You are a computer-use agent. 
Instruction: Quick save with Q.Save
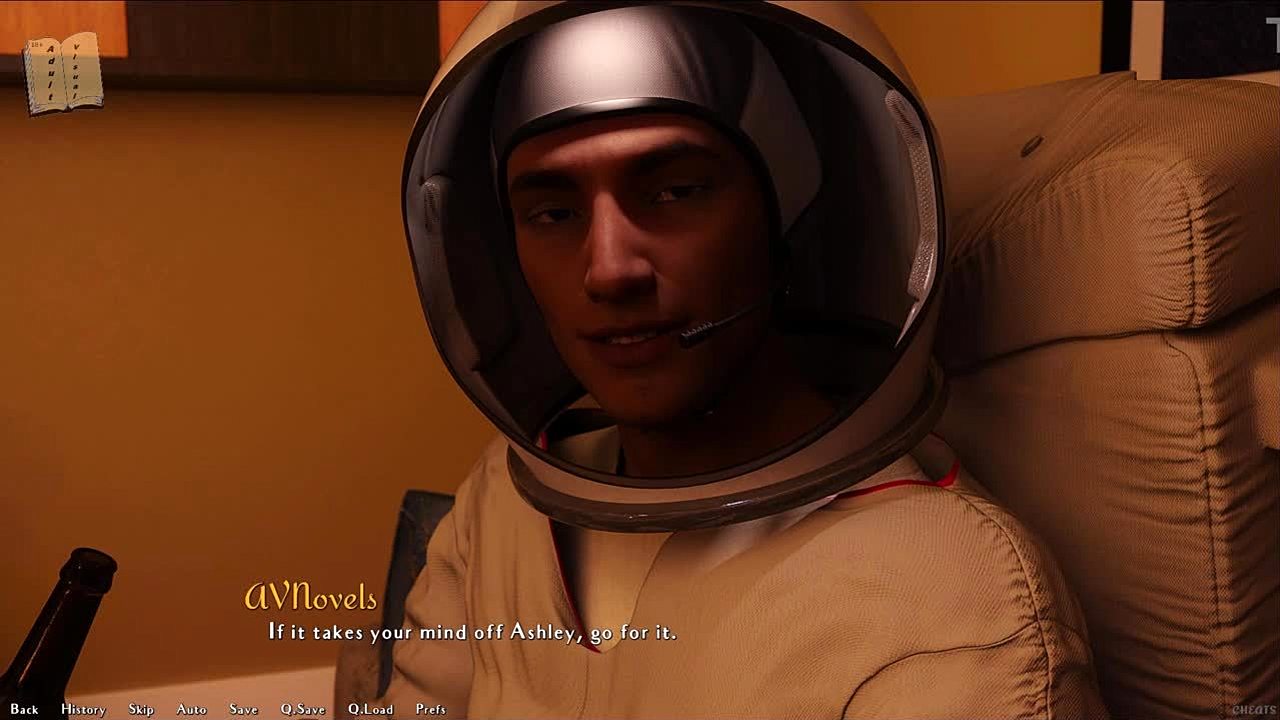(302, 709)
